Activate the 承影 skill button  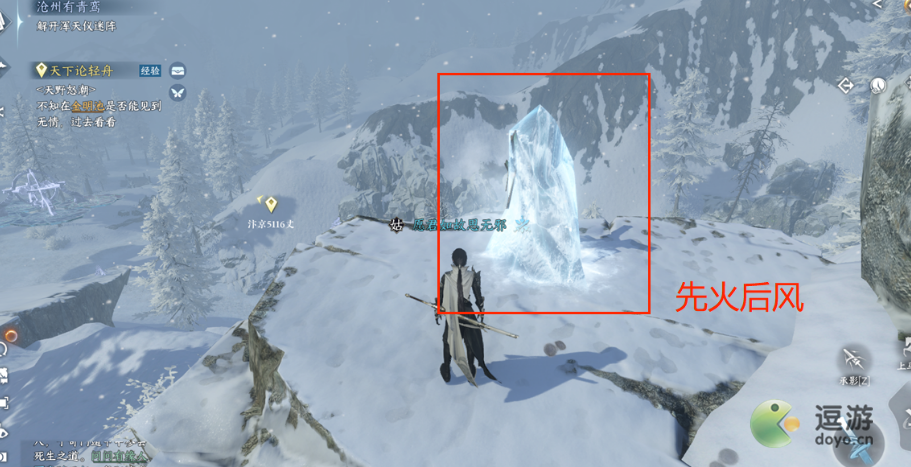click(x=854, y=358)
